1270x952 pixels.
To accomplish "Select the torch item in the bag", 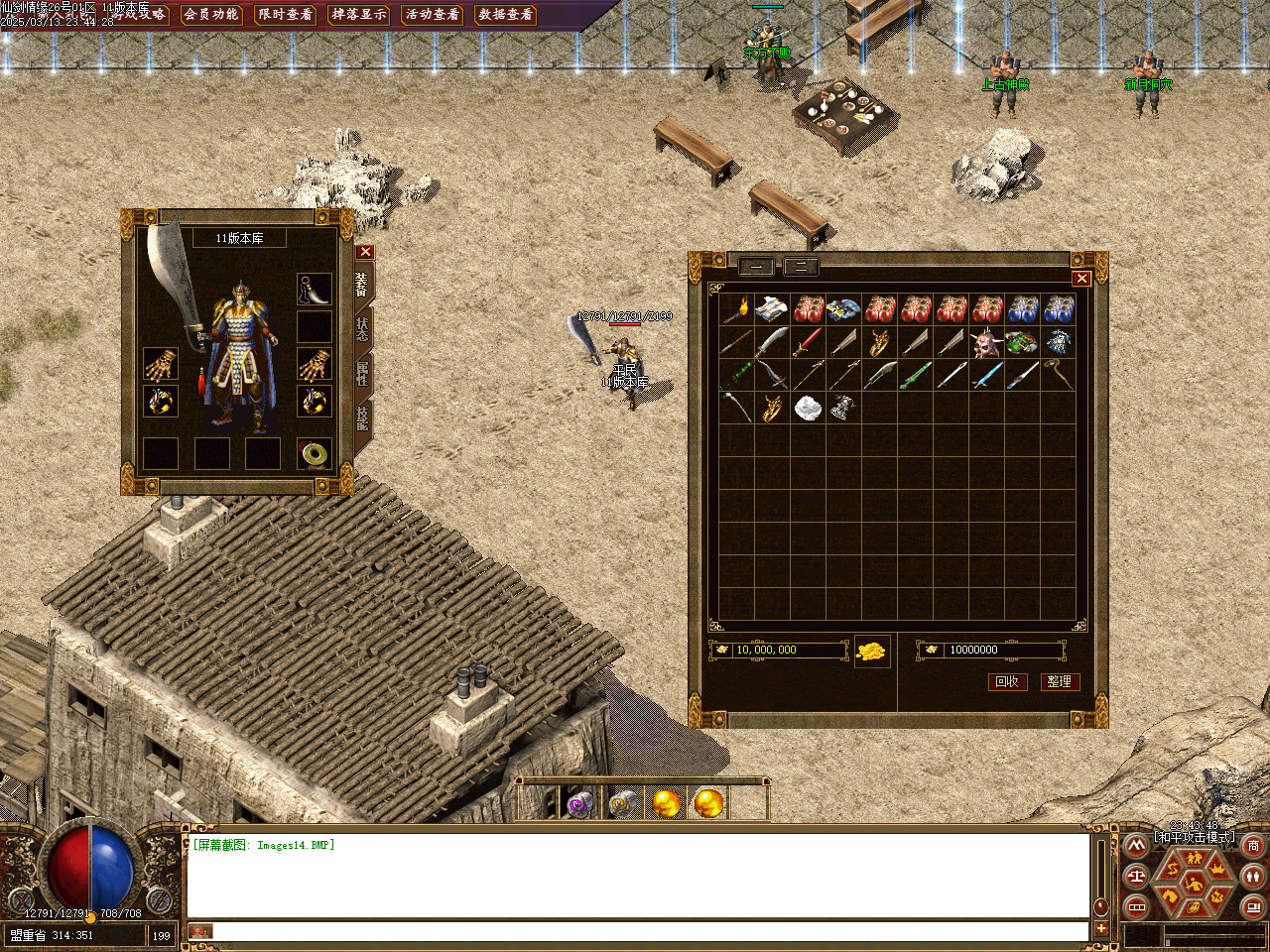I will click(x=736, y=310).
